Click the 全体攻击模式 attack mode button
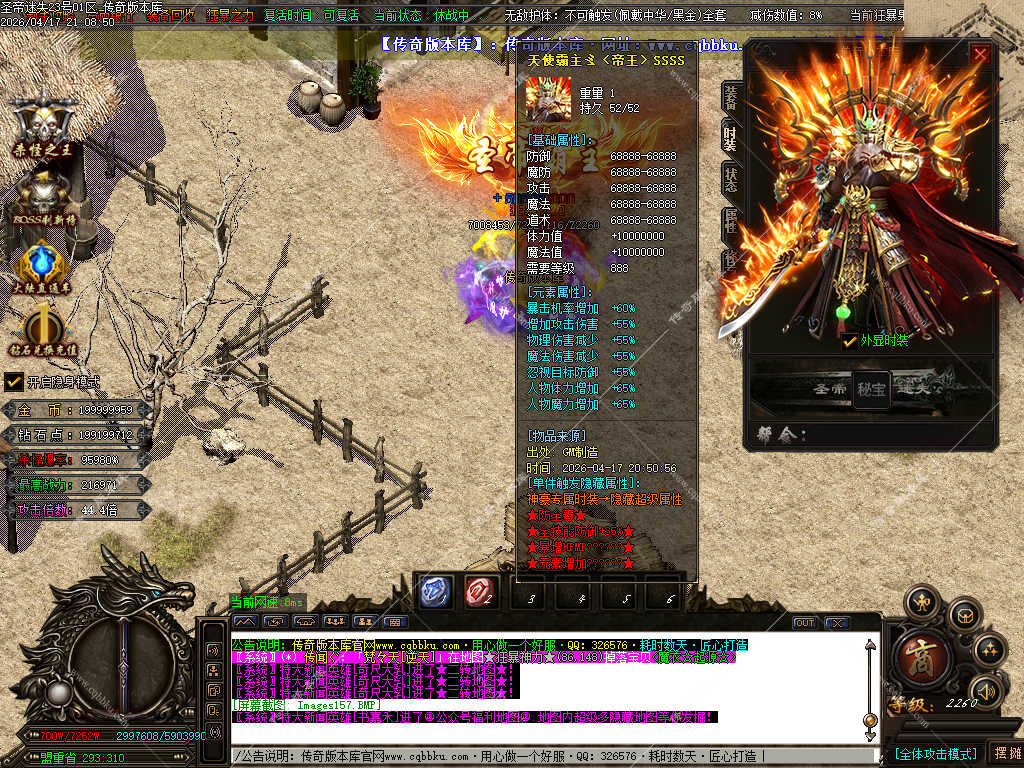The width and height of the screenshot is (1024, 768). 935,753
